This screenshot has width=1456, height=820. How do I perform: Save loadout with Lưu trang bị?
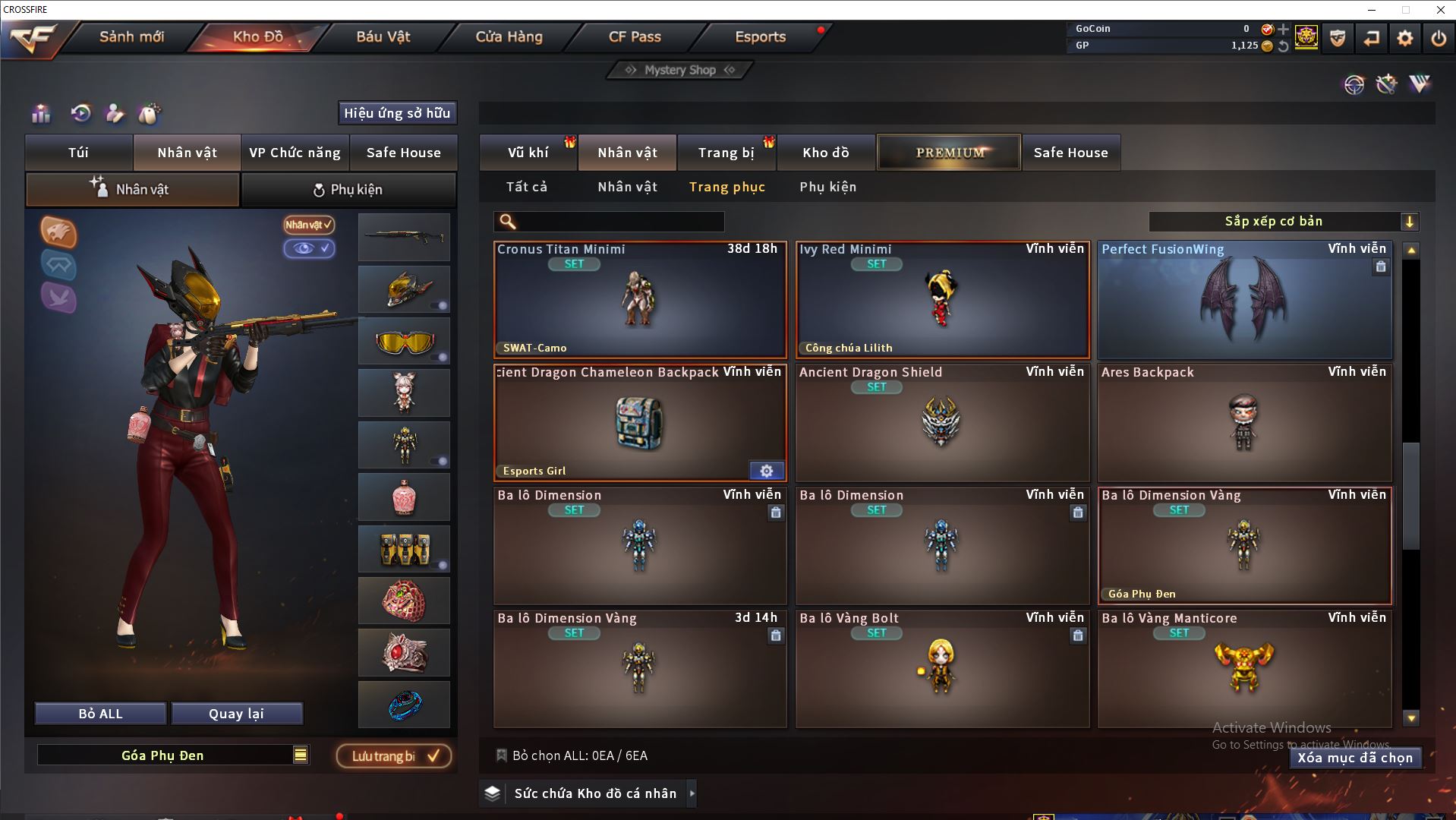click(394, 756)
